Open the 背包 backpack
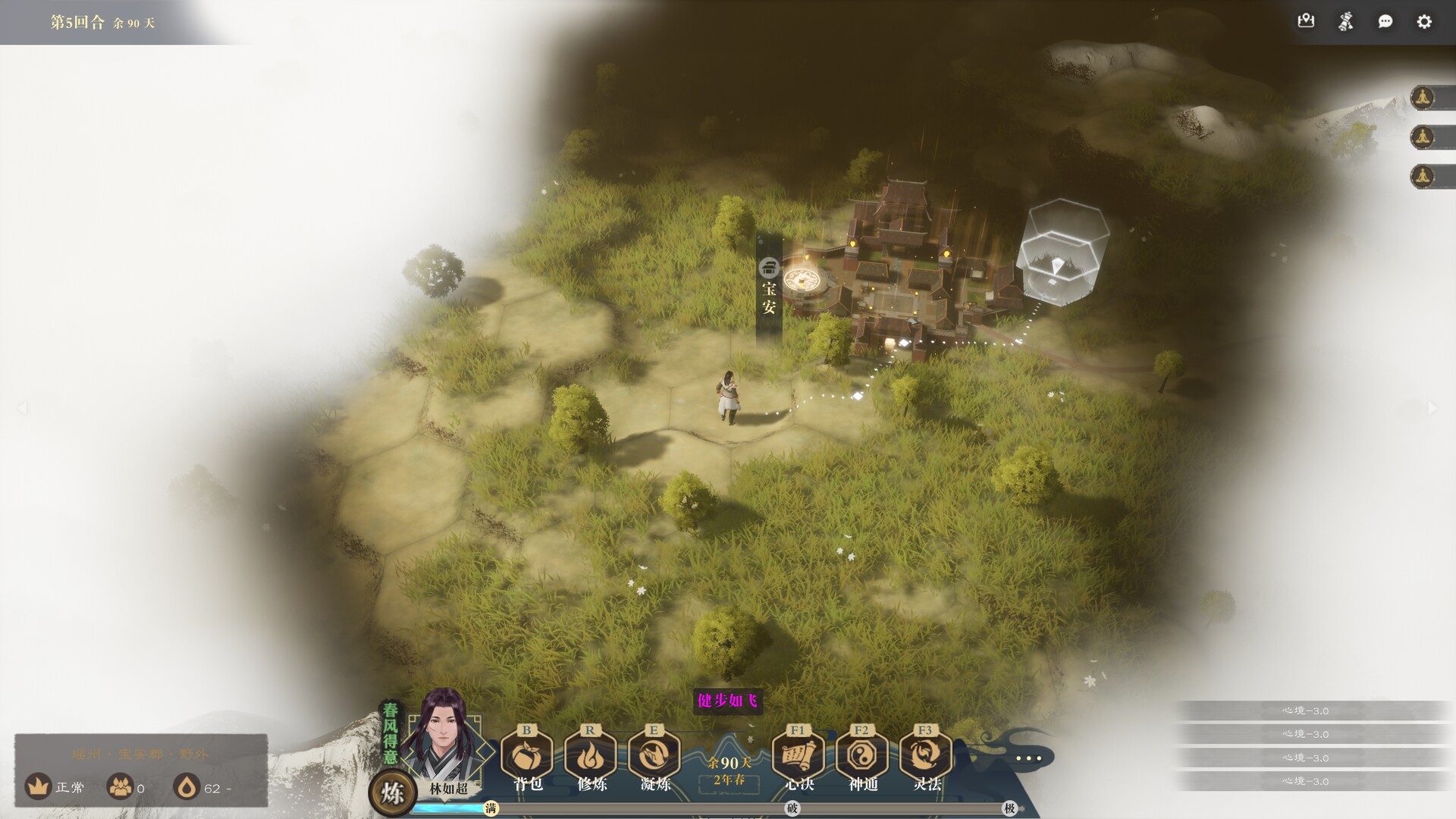Image resolution: width=1456 pixels, height=819 pixels. click(x=527, y=756)
